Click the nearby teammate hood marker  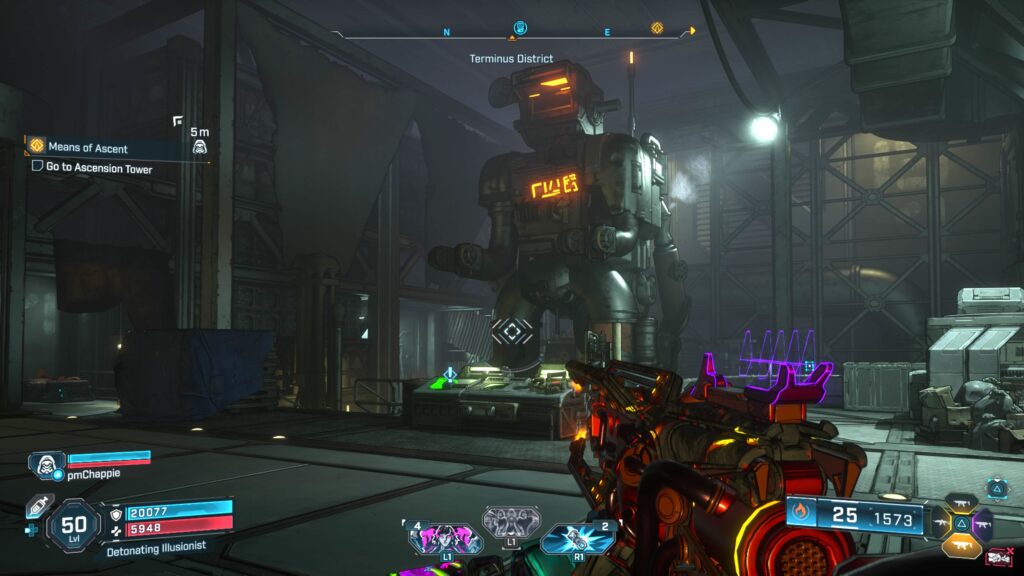coord(200,148)
